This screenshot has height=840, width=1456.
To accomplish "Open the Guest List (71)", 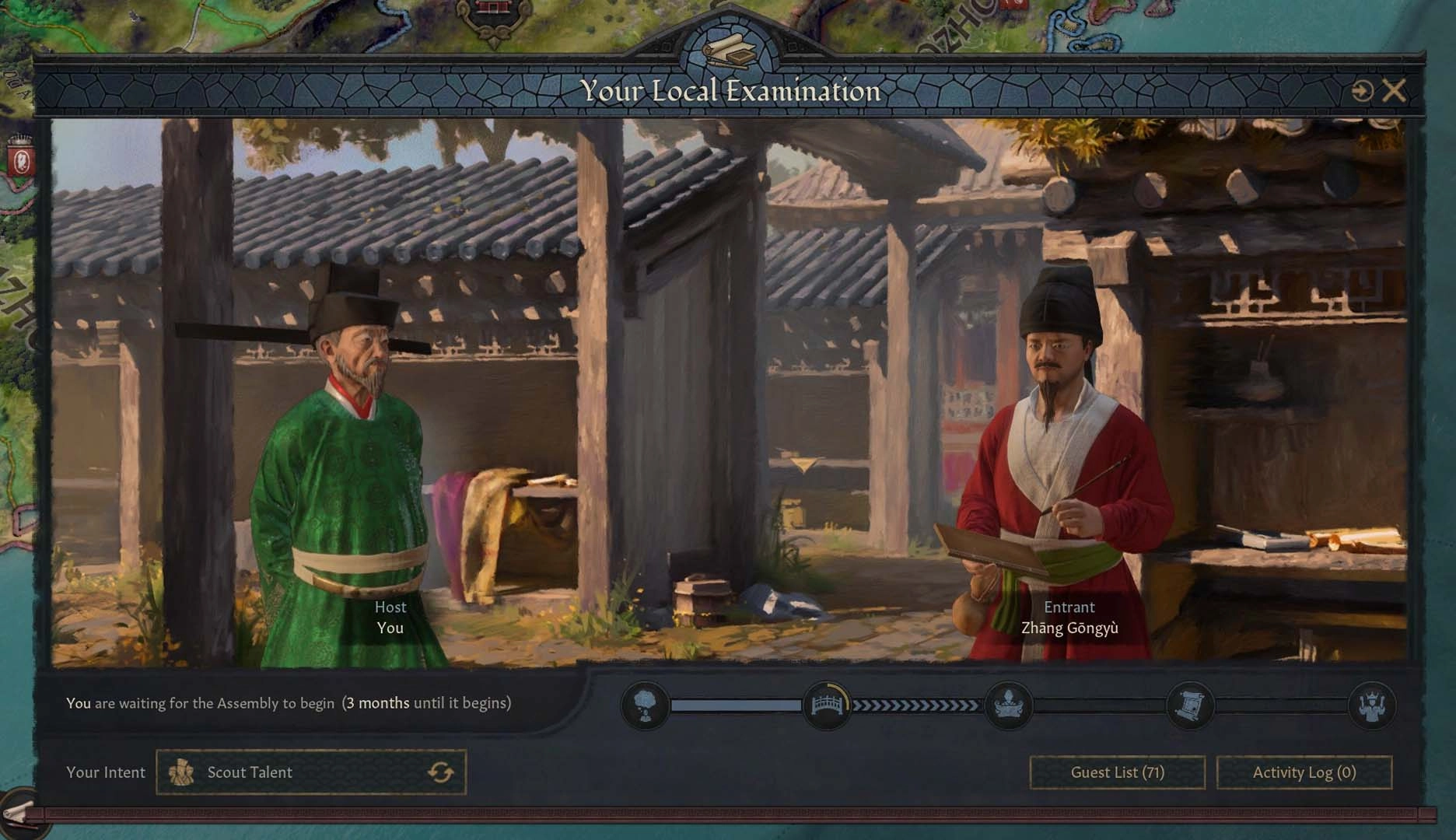I will tap(1117, 772).
